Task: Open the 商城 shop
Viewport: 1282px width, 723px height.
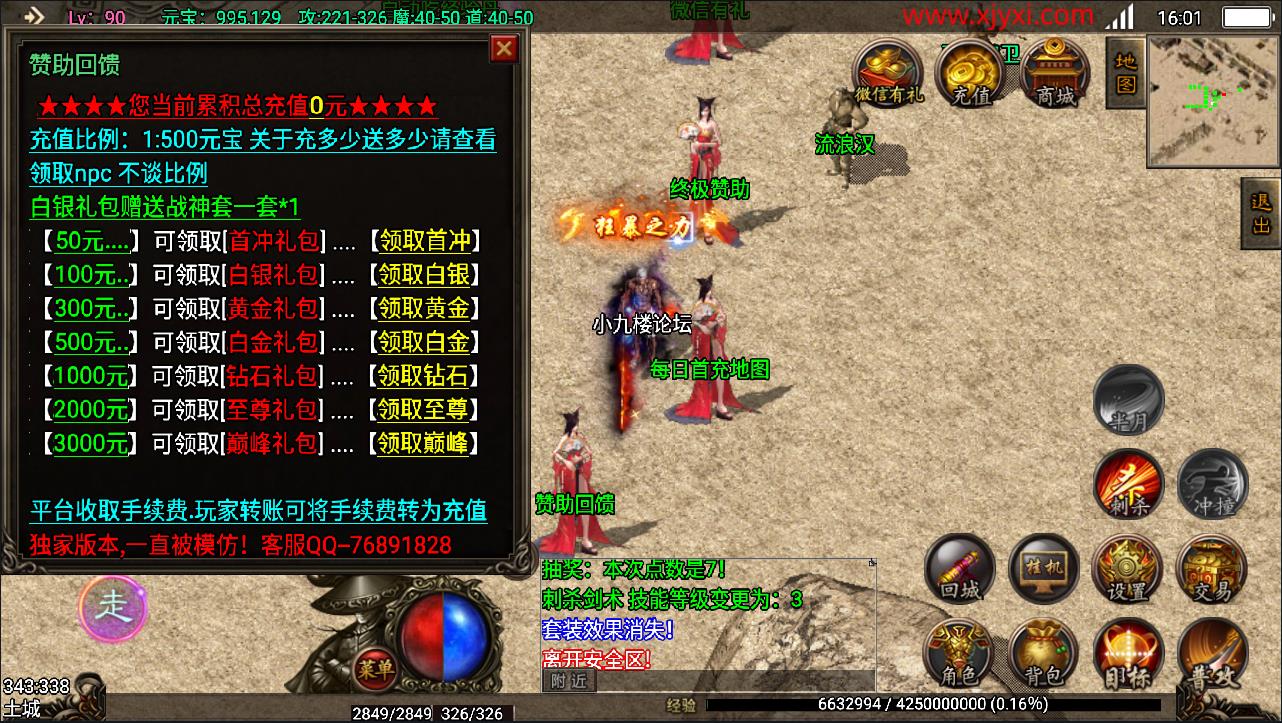Action: (x=1056, y=74)
